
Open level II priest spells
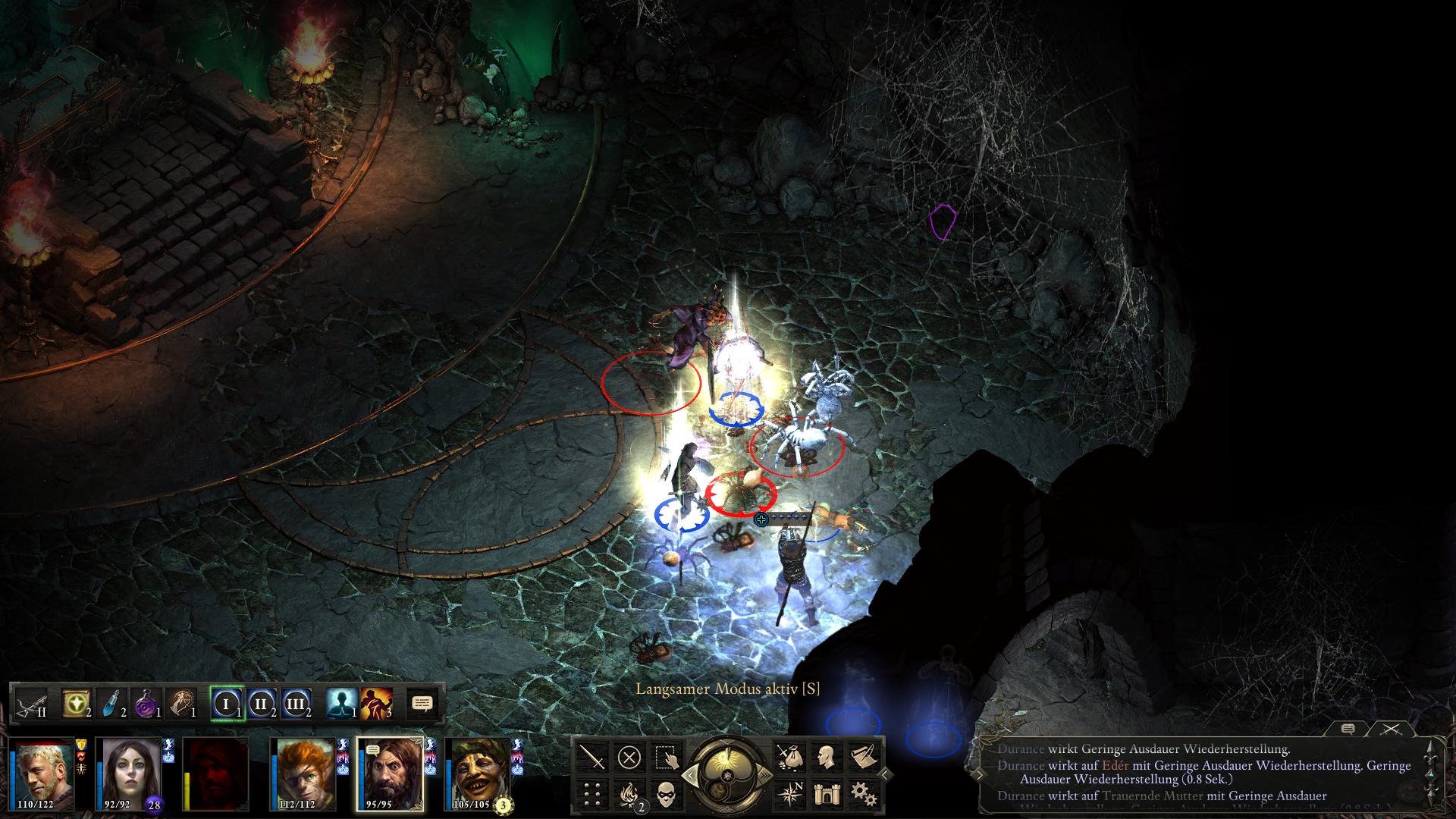point(261,703)
